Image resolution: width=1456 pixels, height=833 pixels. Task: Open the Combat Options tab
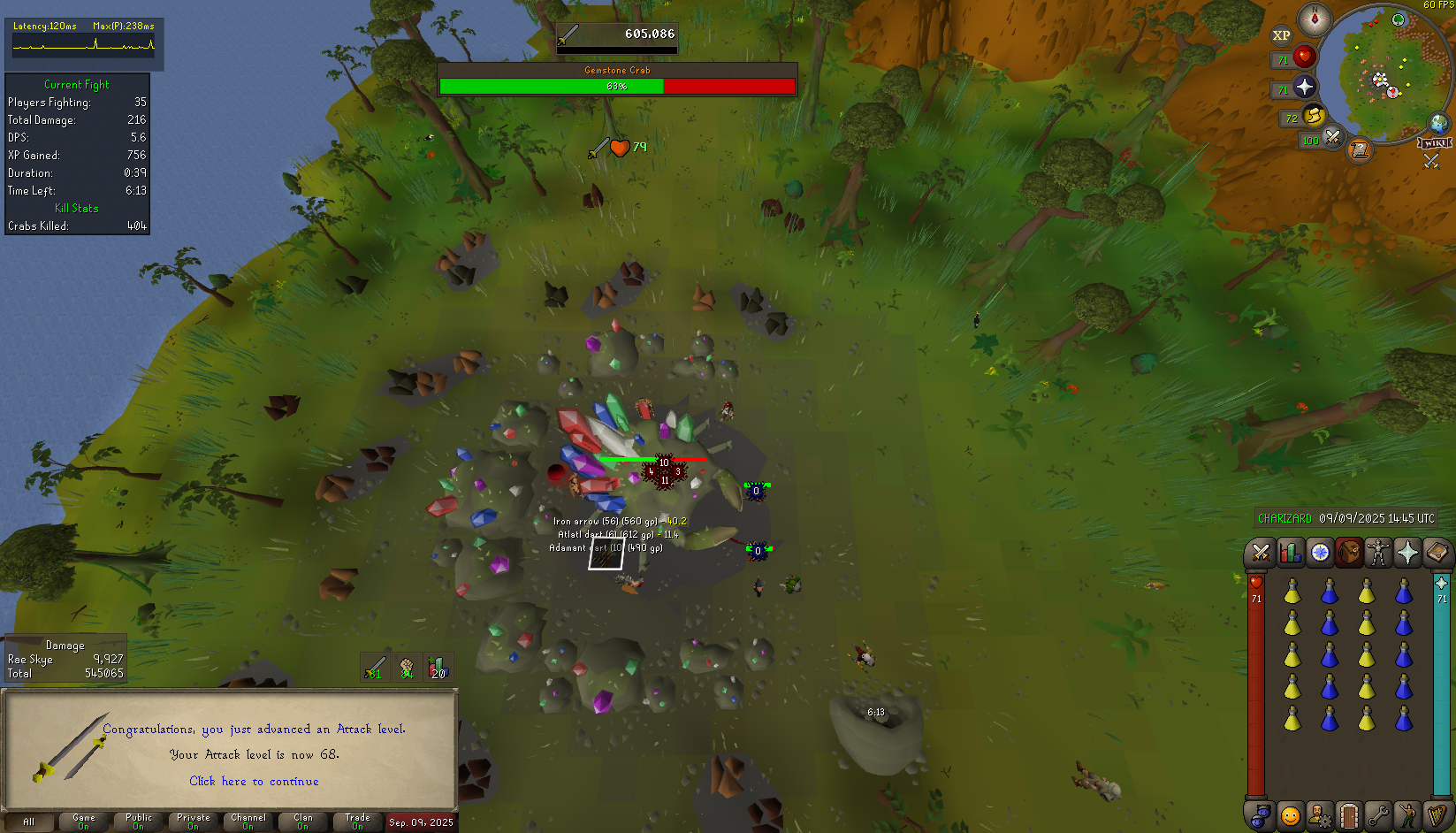[x=1261, y=553]
